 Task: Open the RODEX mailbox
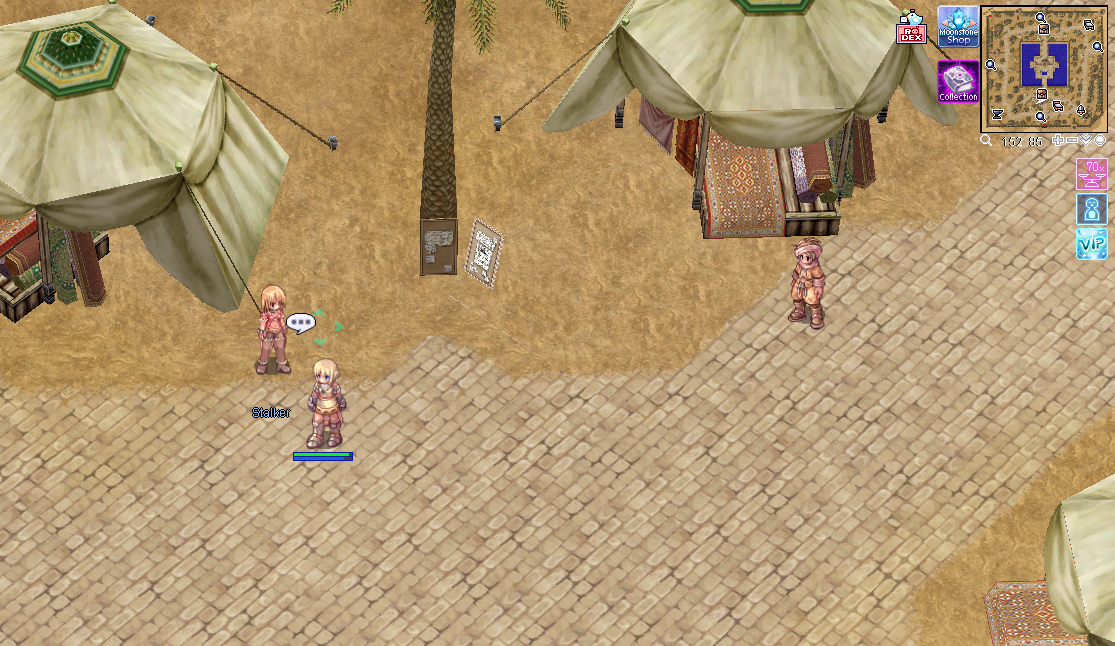click(910, 30)
